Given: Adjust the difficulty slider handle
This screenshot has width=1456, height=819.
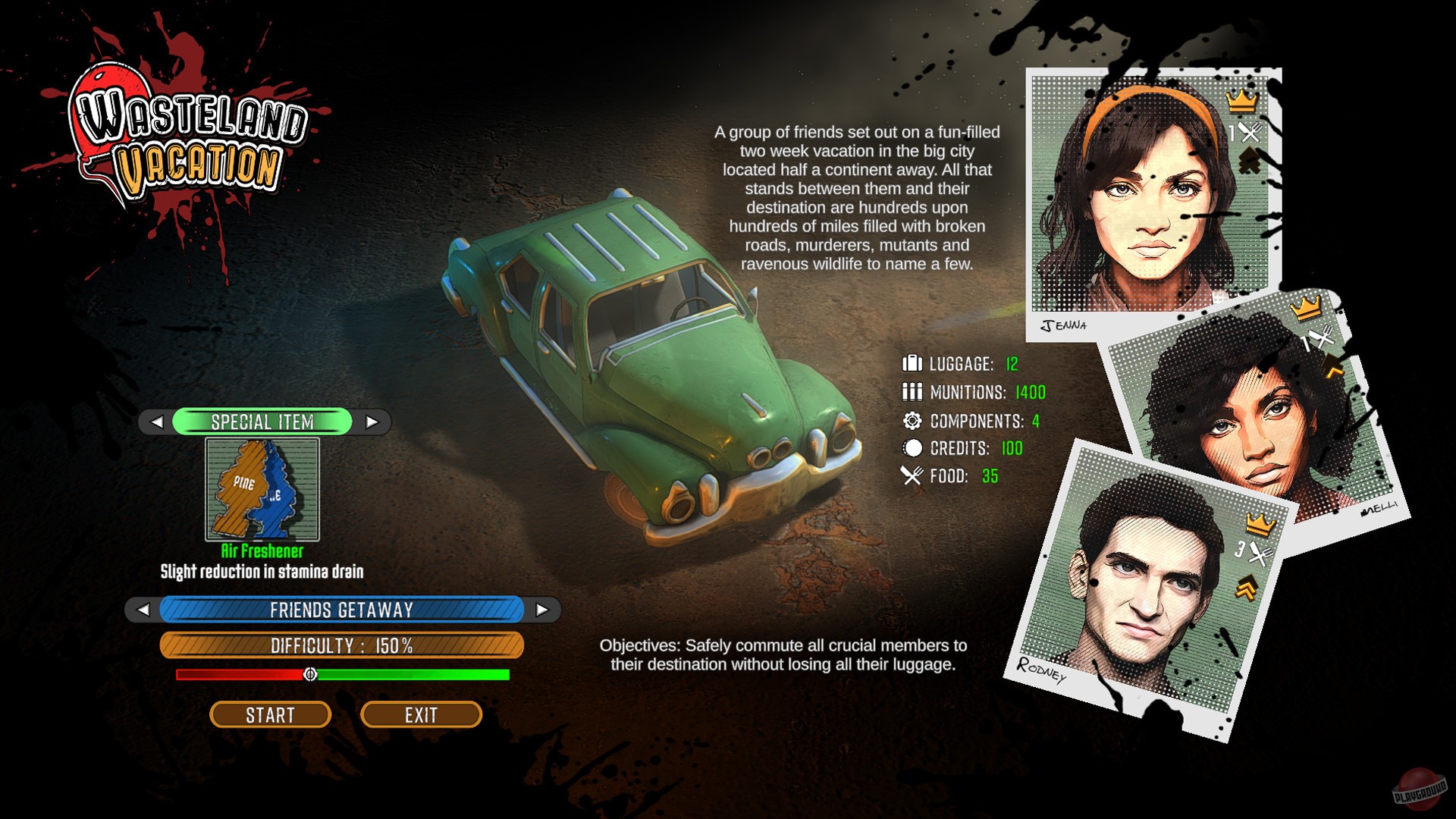Looking at the screenshot, I should click(310, 673).
